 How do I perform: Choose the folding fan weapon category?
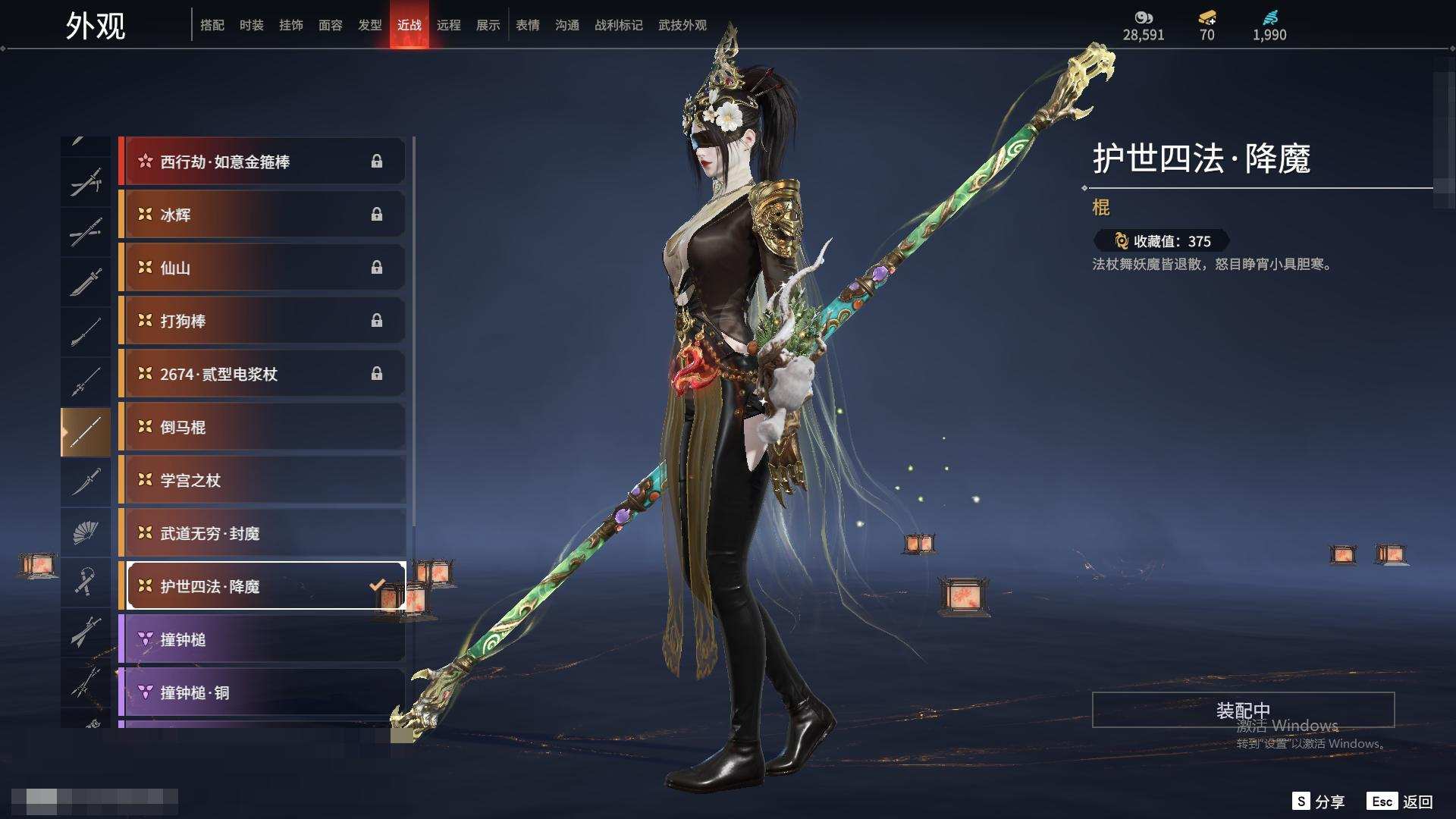coord(86,532)
